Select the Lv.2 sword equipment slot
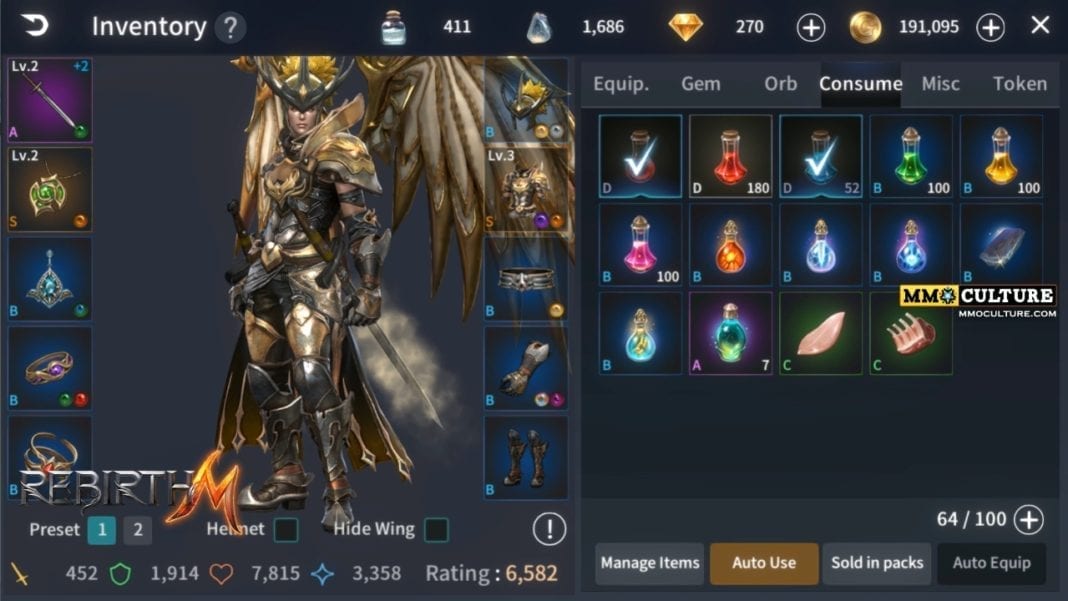The width and height of the screenshot is (1068, 601). click(x=50, y=100)
